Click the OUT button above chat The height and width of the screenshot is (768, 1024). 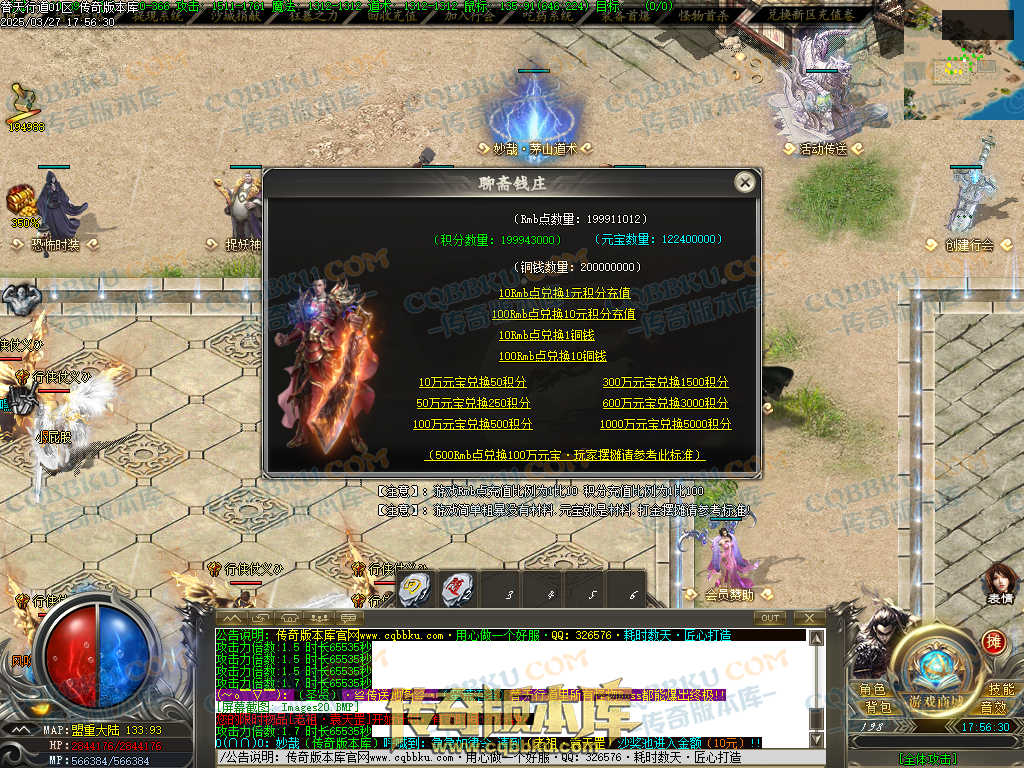[x=769, y=618]
